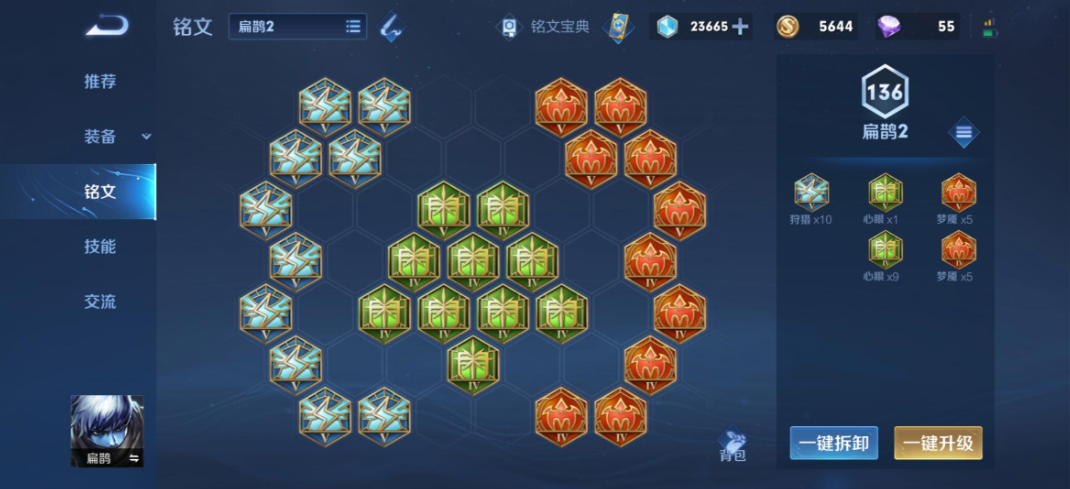Open the 技能 tab

100,246
